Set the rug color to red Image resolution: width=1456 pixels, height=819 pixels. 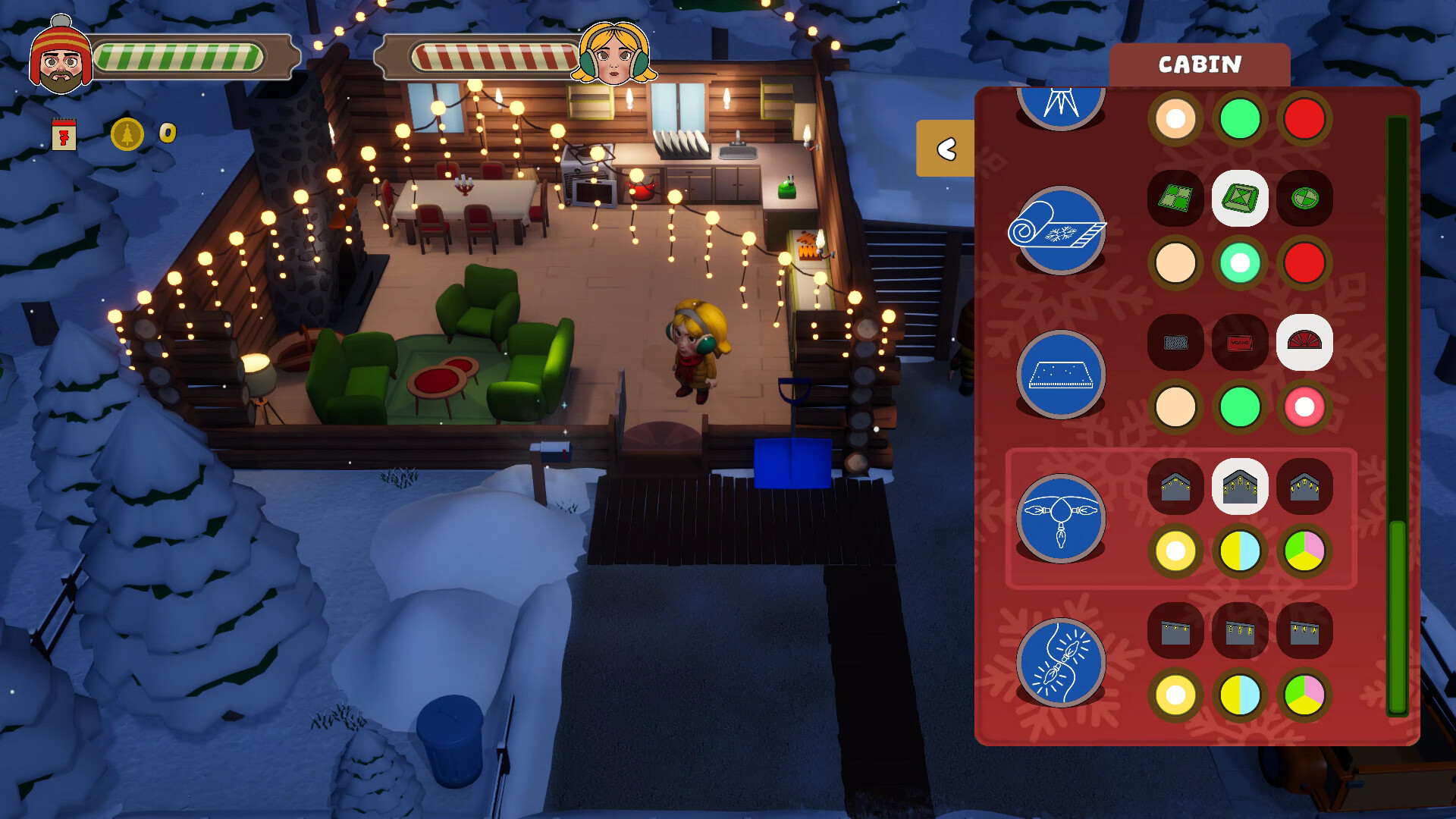(1304, 263)
